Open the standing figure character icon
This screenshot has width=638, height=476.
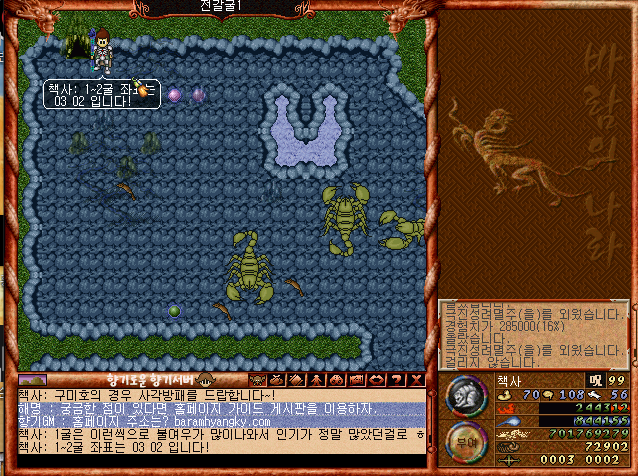point(316,380)
